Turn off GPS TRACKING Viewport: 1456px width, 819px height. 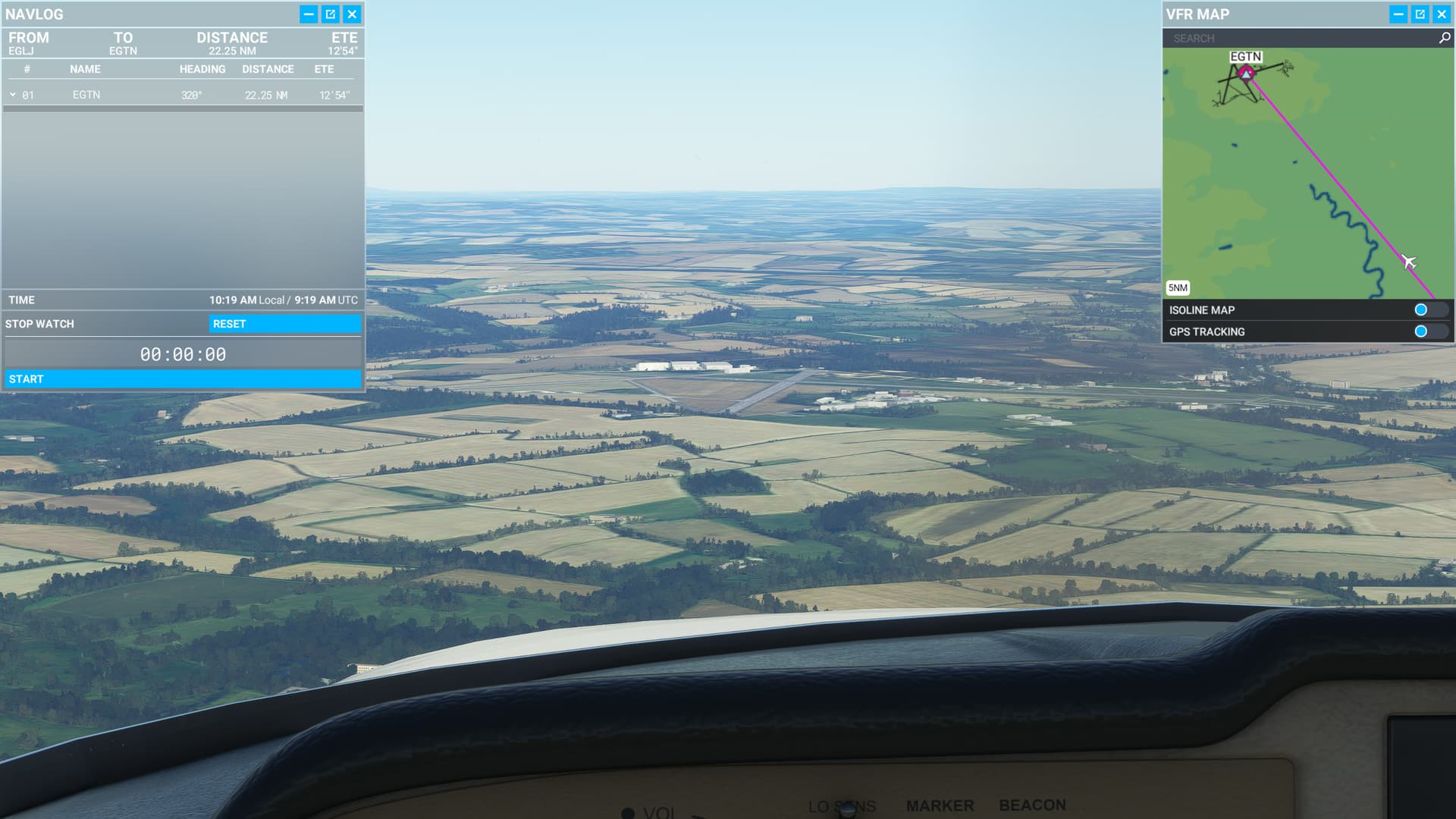[1420, 331]
